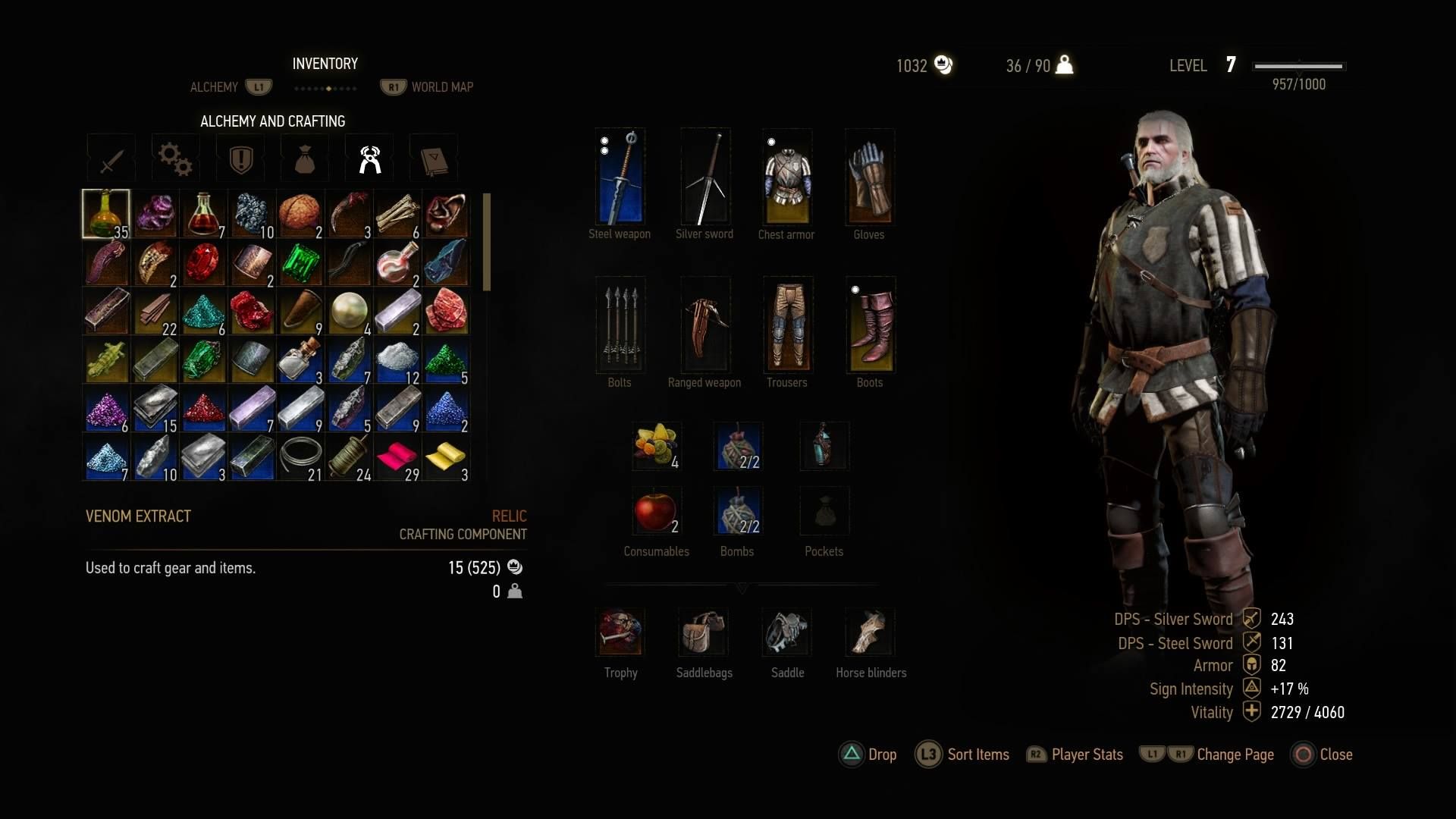
Task: Select the alchemy ingredients category icon
Action: point(369,157)
